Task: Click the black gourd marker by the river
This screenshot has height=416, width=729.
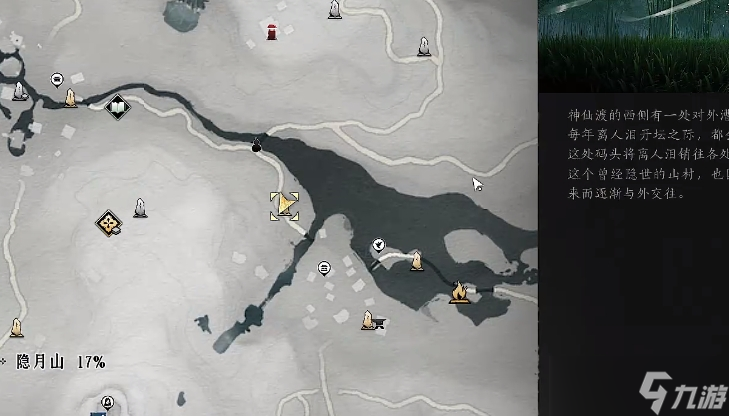Action: coord(257,146)
